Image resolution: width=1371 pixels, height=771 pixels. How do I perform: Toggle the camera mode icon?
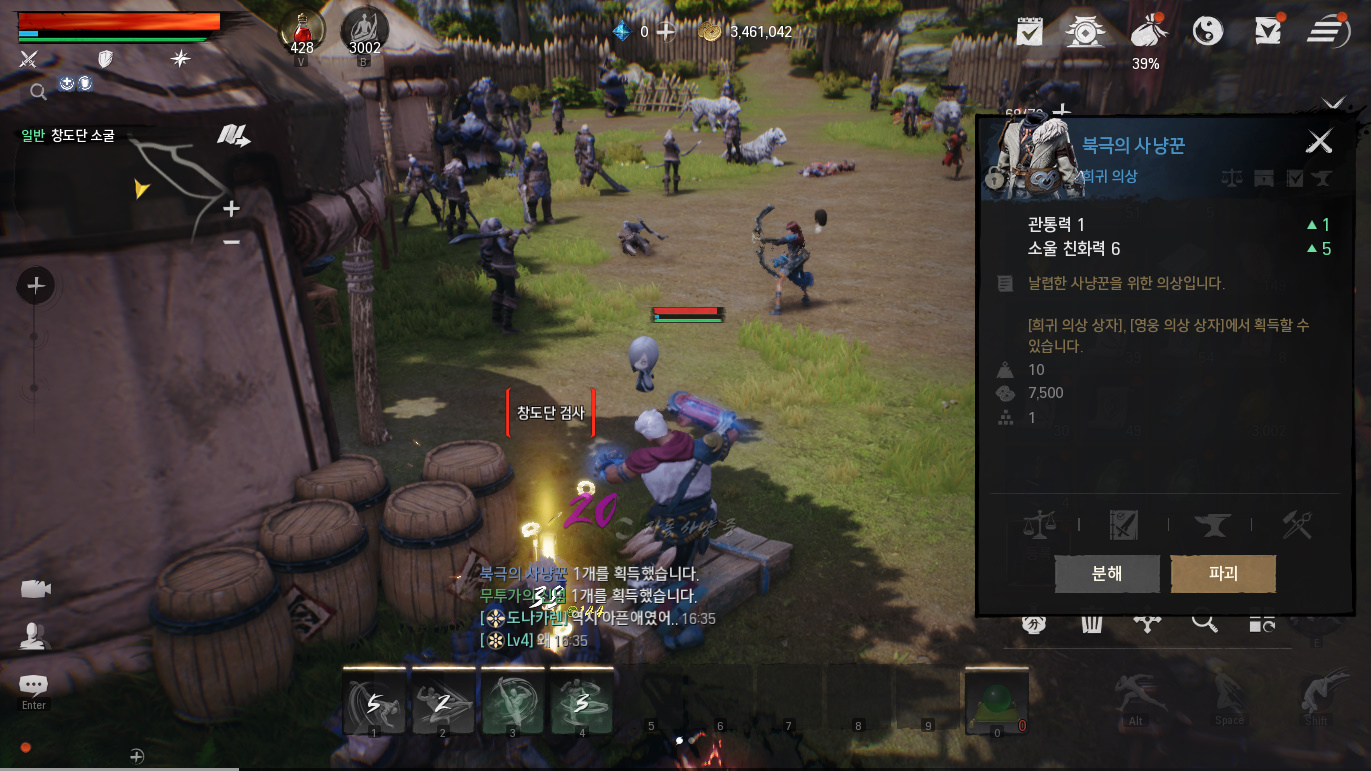pyautogui.click(x=35, y=589)
